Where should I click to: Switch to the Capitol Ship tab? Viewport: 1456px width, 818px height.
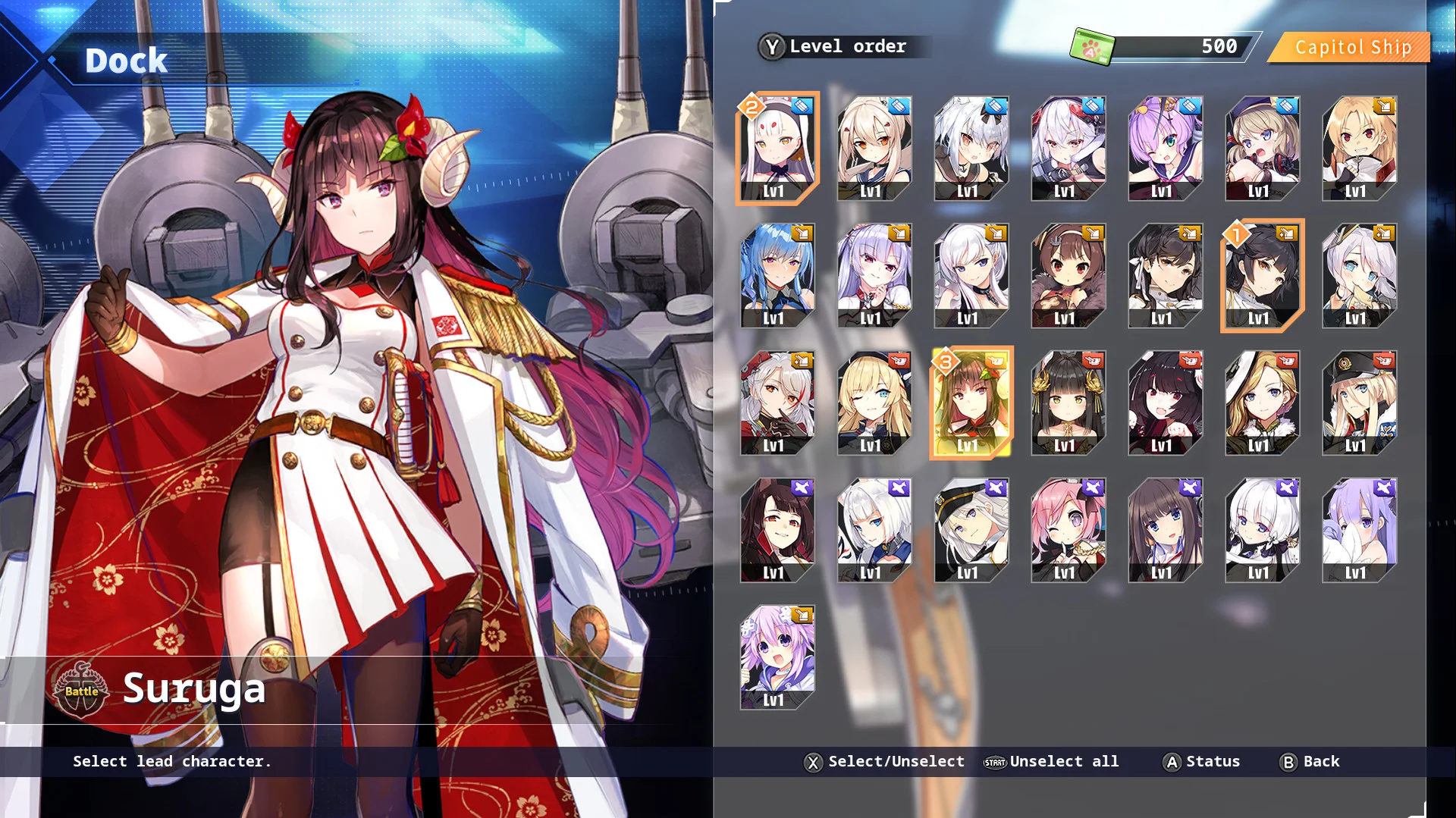(x=1351, y=47)
